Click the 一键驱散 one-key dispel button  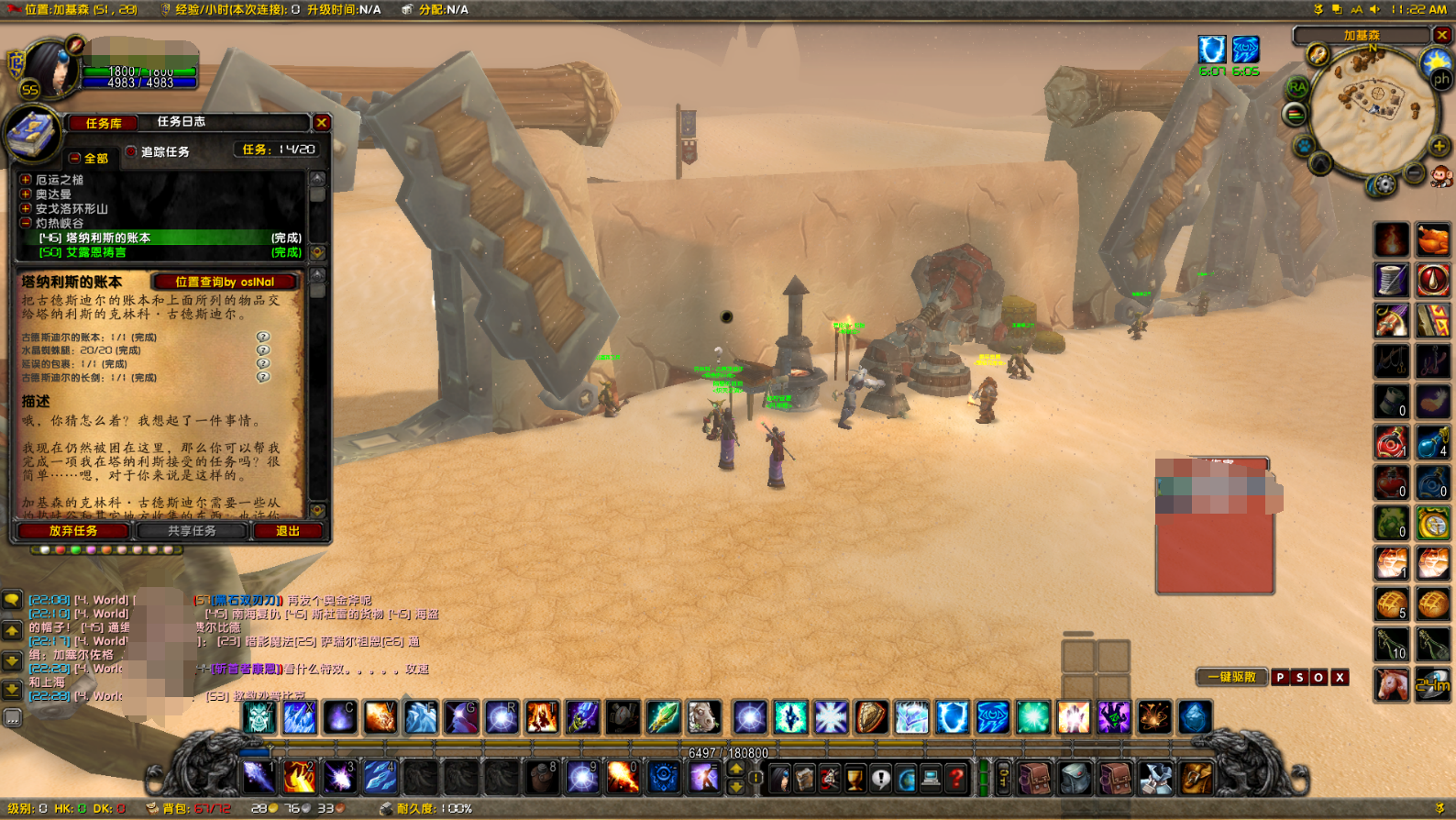pyautogui.click(x=1231, y=677)
